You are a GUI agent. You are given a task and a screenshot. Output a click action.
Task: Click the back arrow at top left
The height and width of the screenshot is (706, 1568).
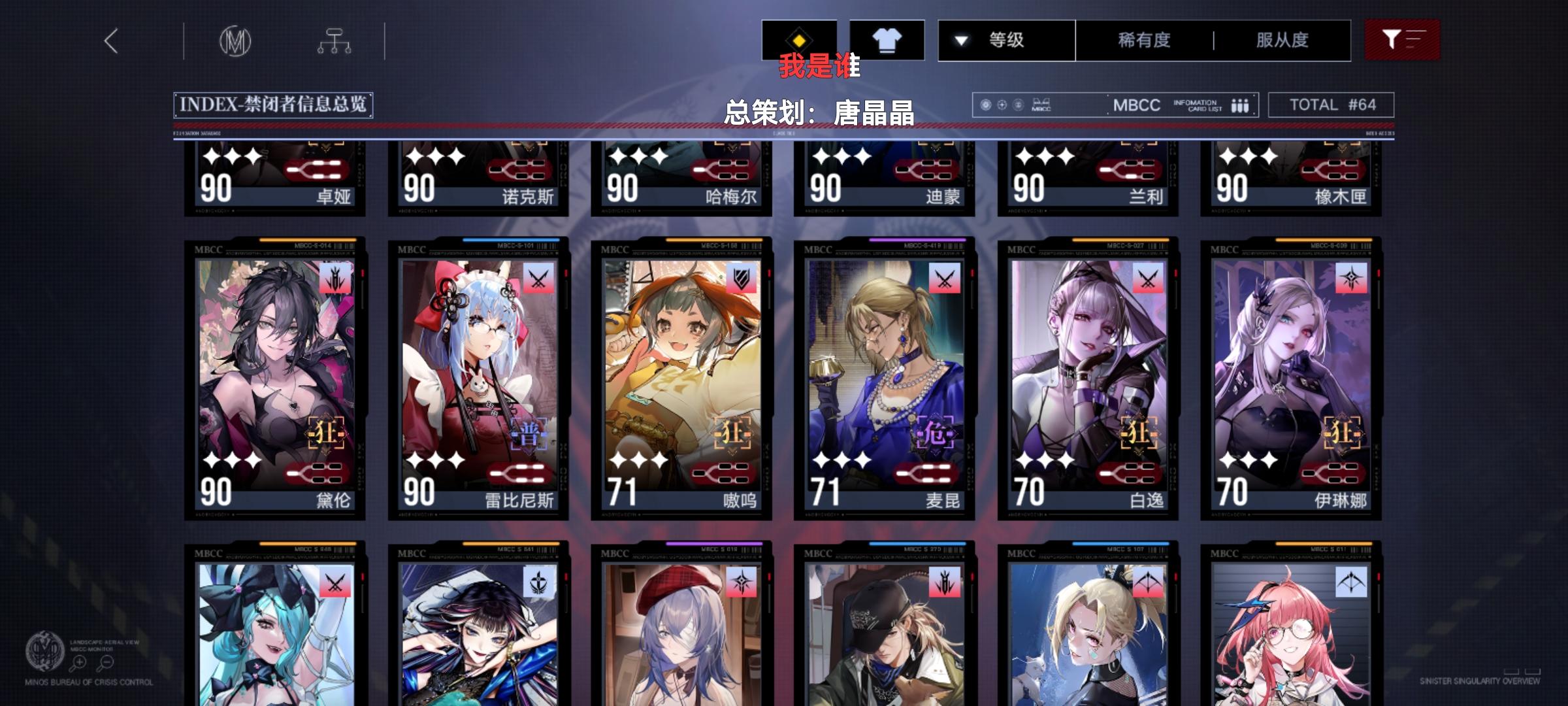[111, 40]
